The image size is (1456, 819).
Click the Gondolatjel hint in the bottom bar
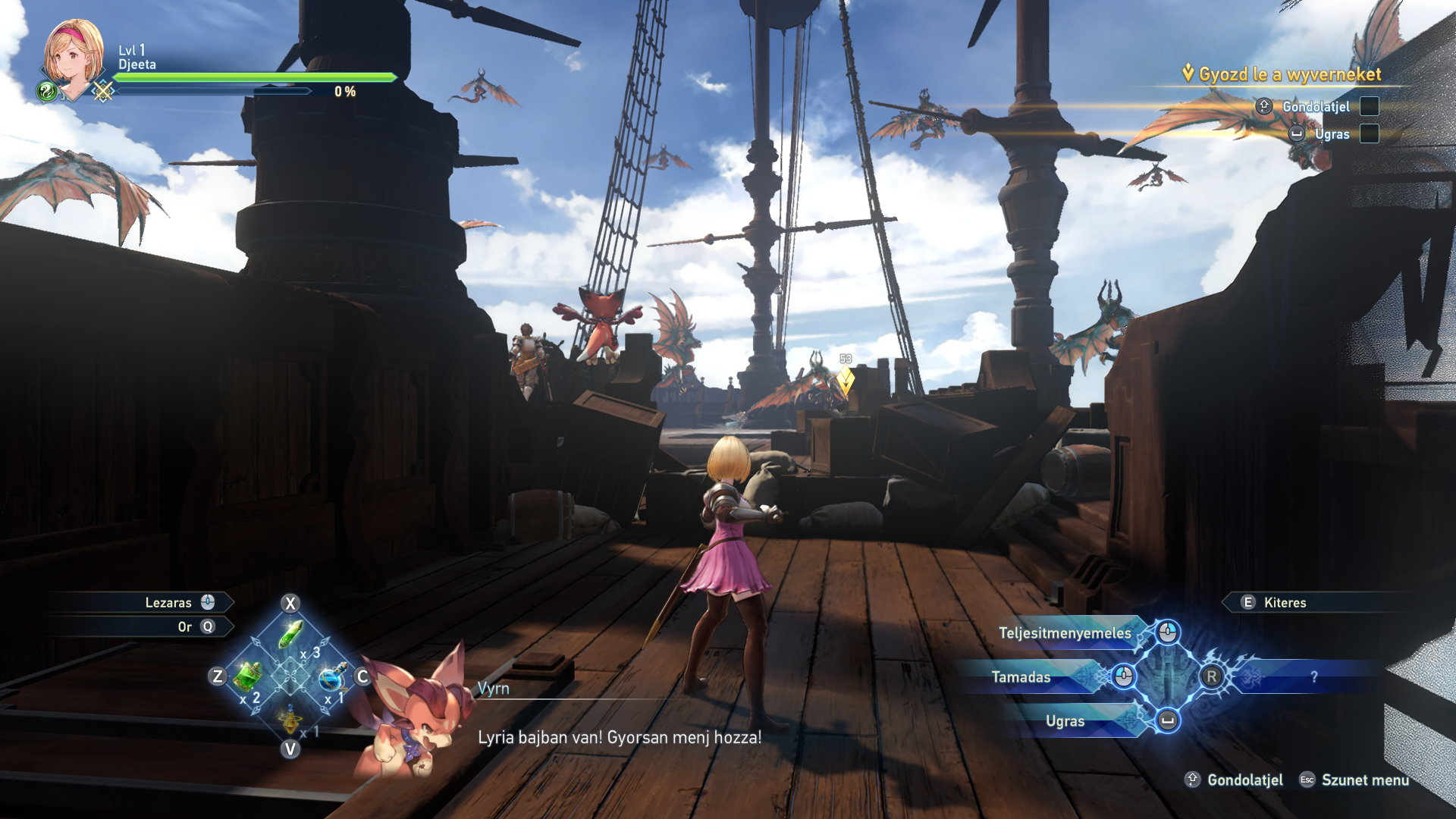pos(1244,780)
